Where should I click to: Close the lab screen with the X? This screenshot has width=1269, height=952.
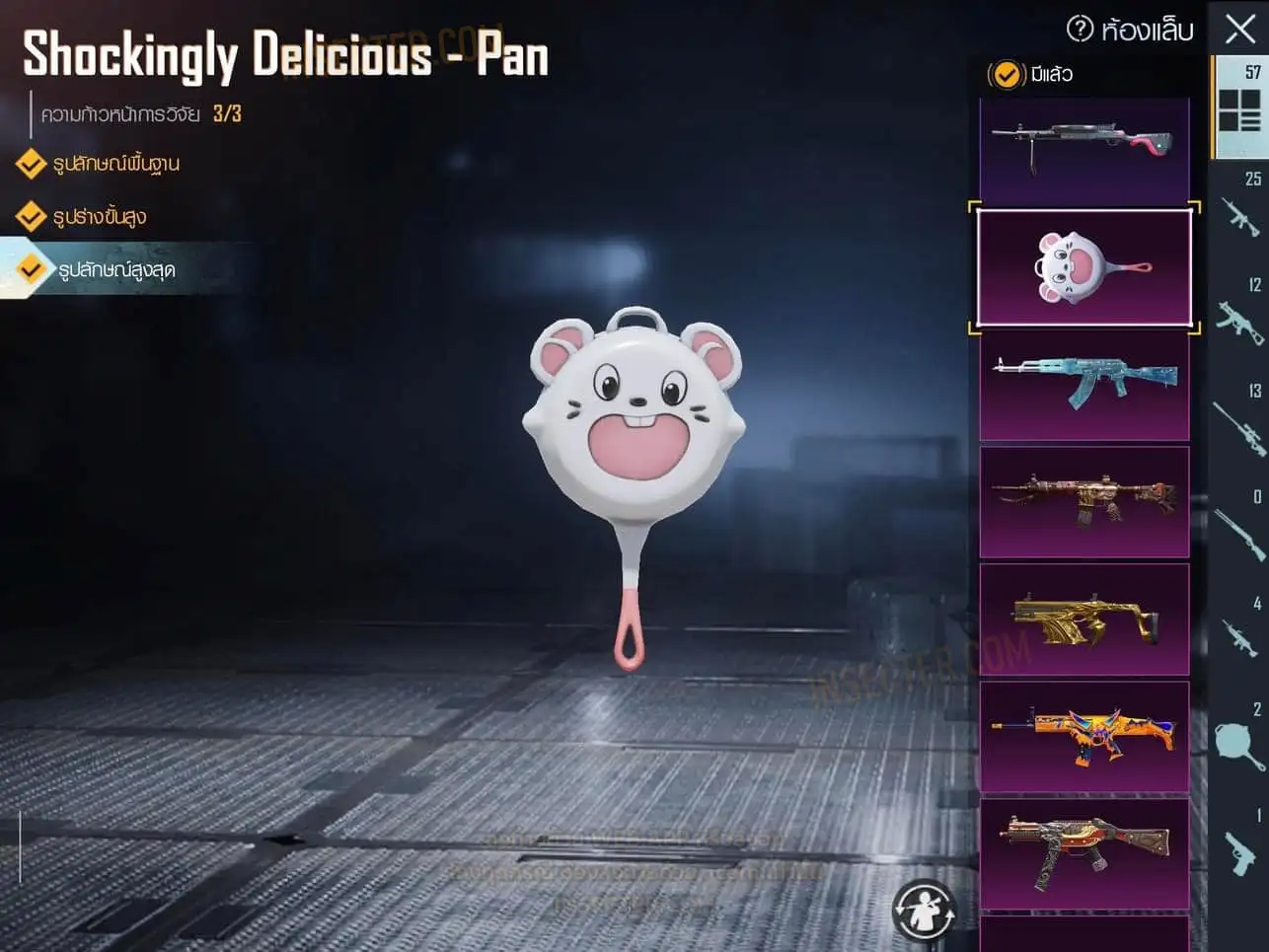click(1239, 29)
